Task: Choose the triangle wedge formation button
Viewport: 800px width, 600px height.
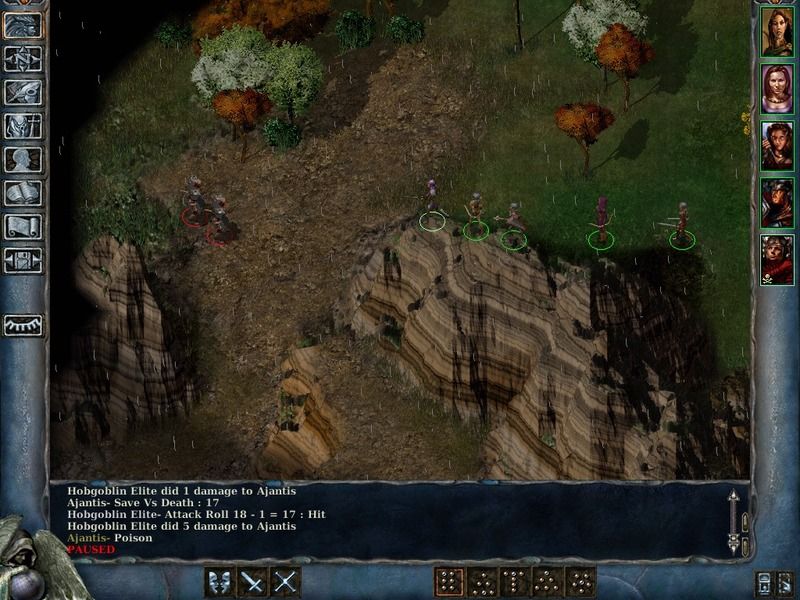Action: pyautogui.click(x=547, y=581)
